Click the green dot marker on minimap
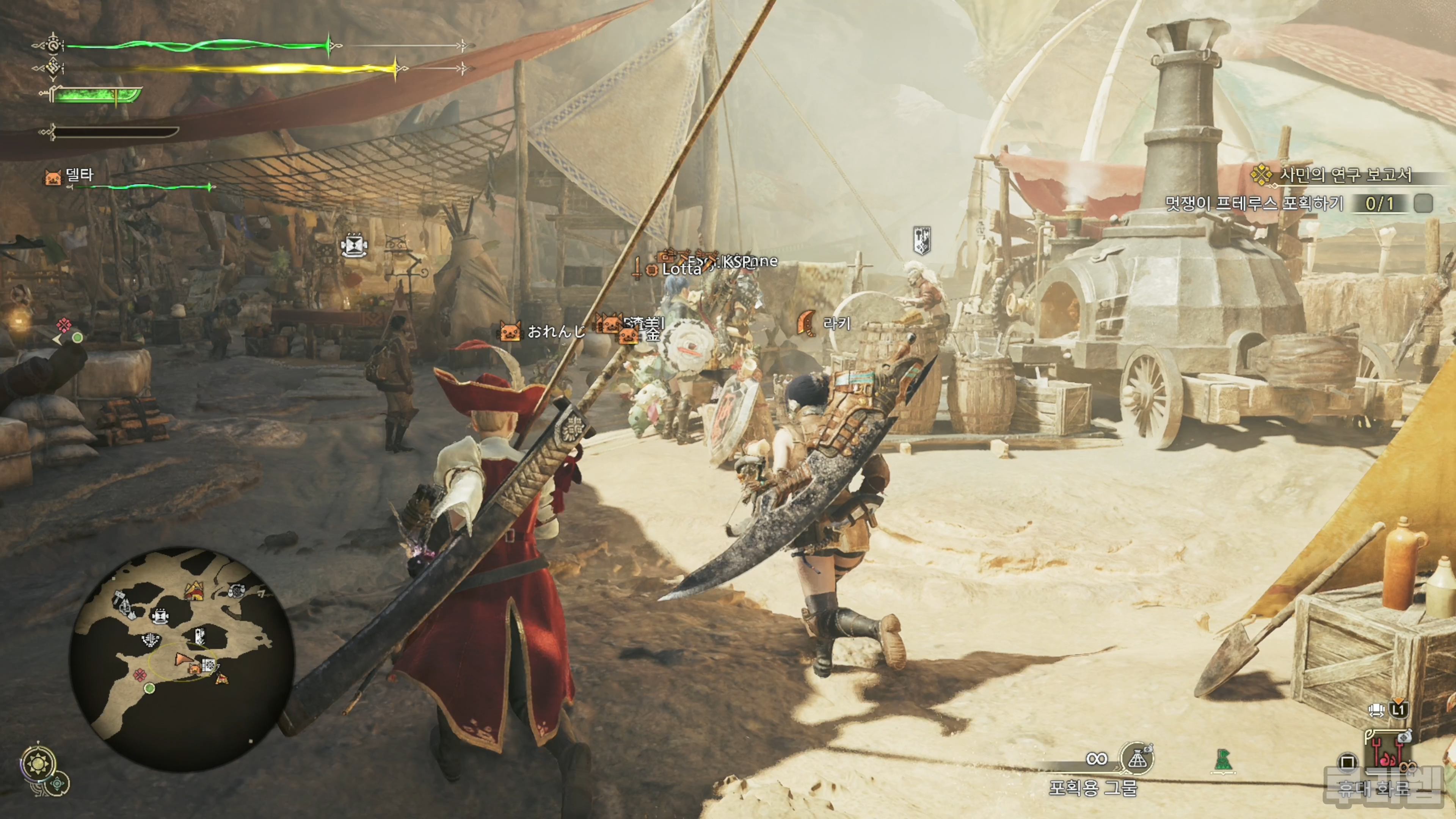The image size is (1456, 819). click(150, 688)
